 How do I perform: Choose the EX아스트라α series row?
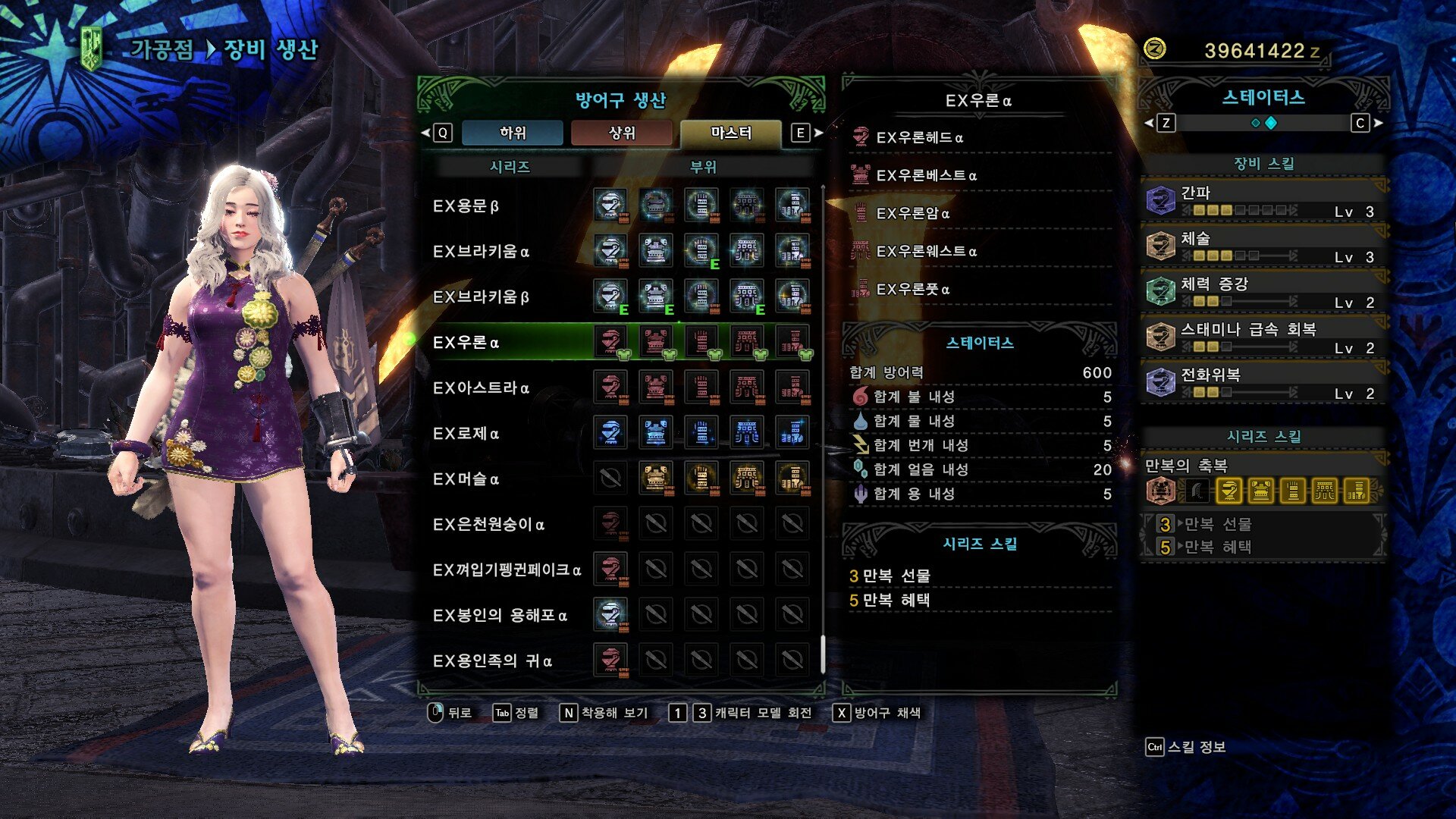coord(481,388)
